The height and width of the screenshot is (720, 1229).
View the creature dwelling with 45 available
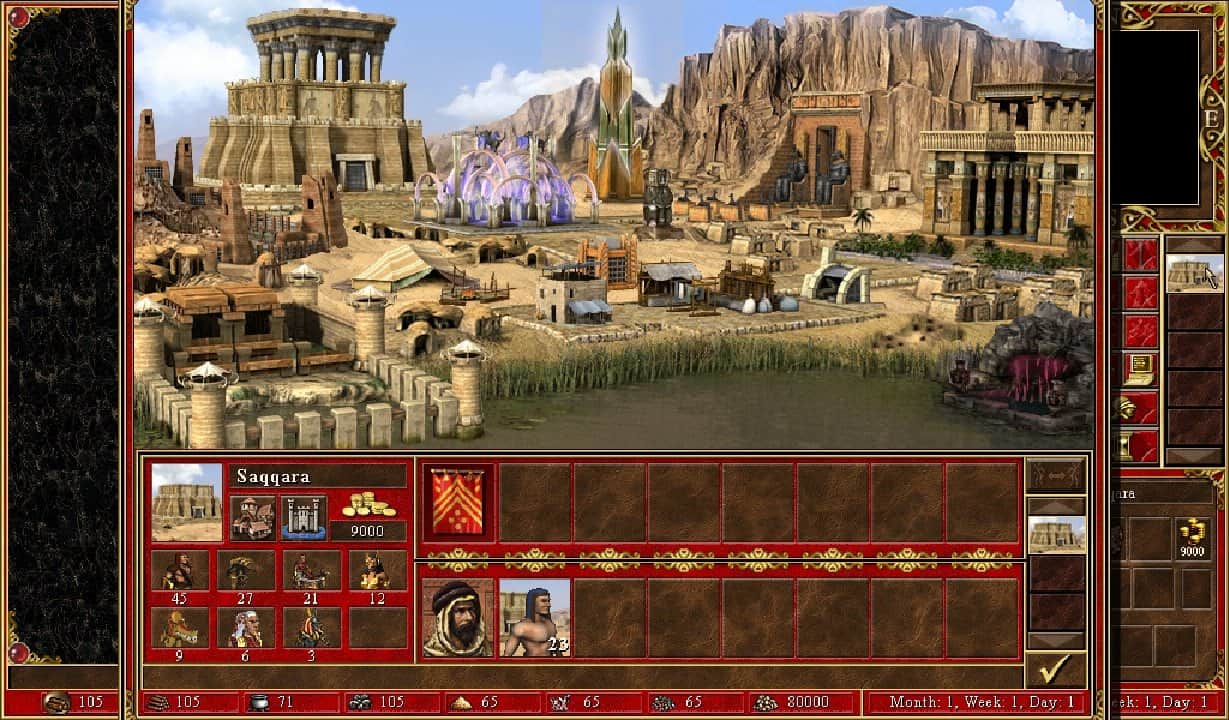point(180,570)
